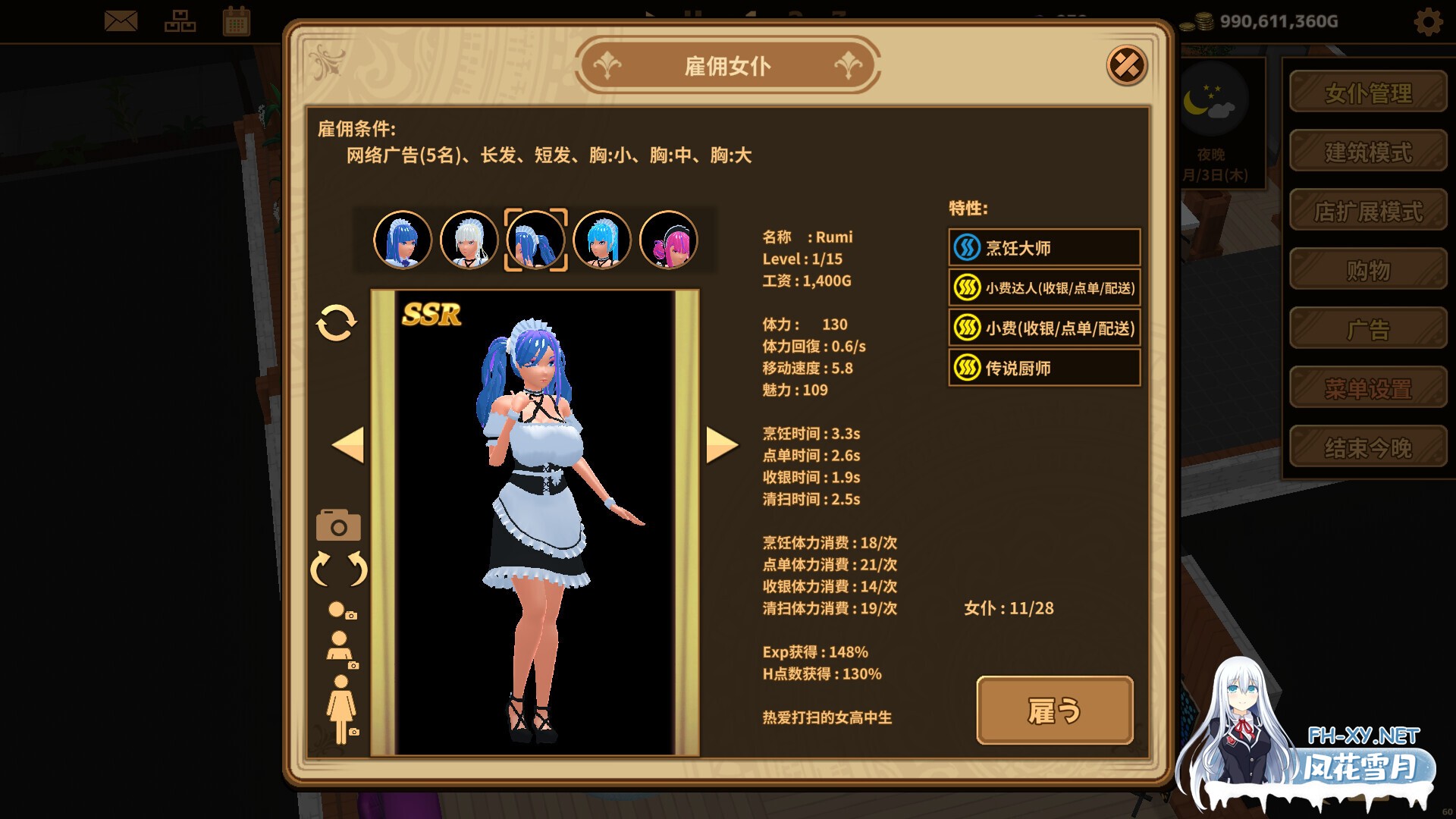Click the 烹饪大师 trait badge
Image resolution: width=1456 pixels, height=819 pixels.
[1044, 247]
